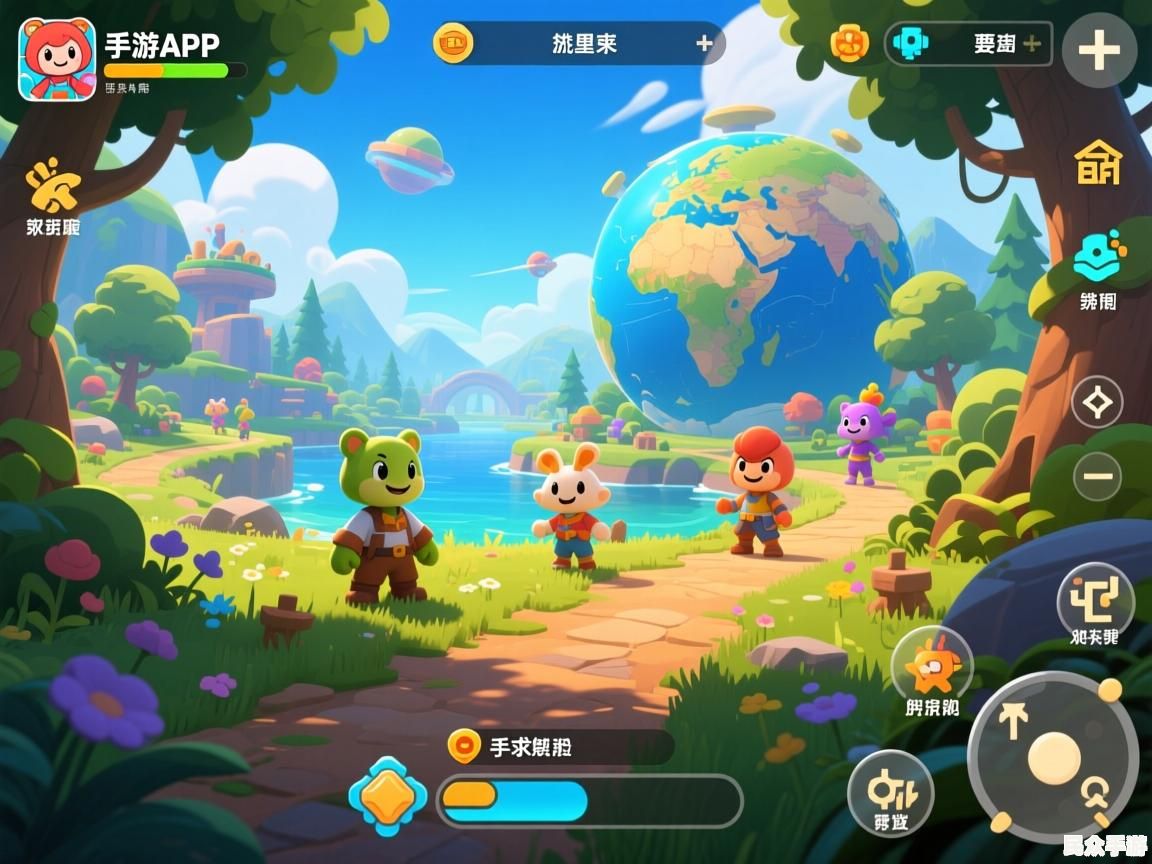1152x864 pixels.
Task: Tap the gold coin icon at top
Action: tap(453, 43)
